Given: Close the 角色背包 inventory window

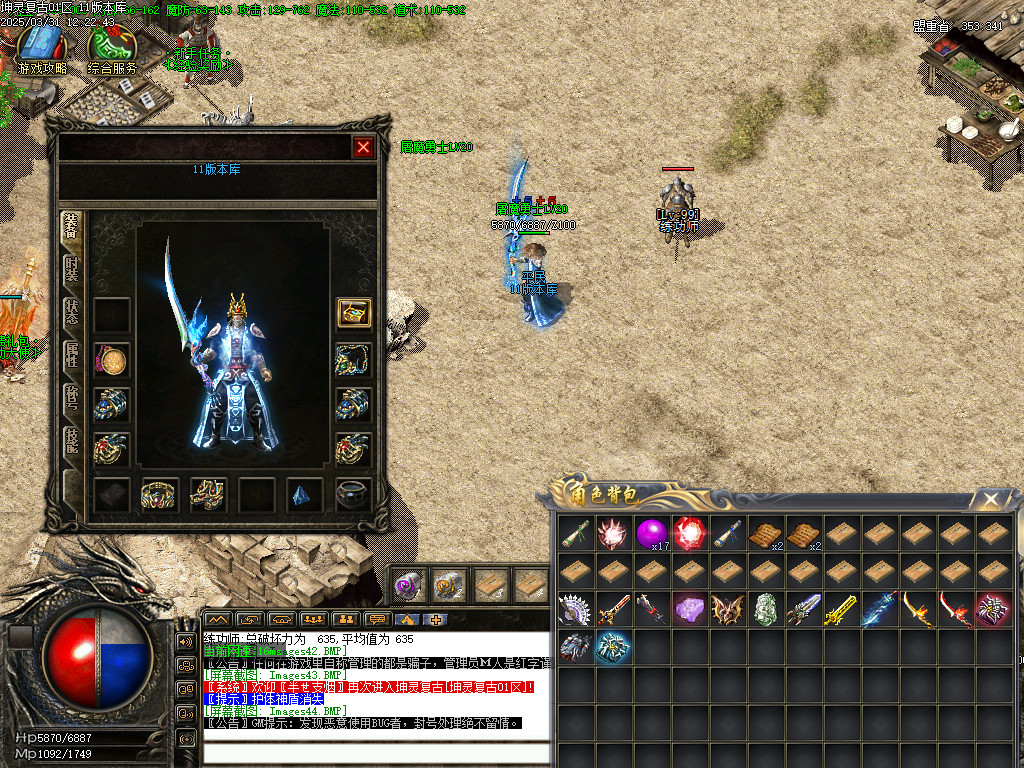Looking at the screenshot, I should 990,499.
